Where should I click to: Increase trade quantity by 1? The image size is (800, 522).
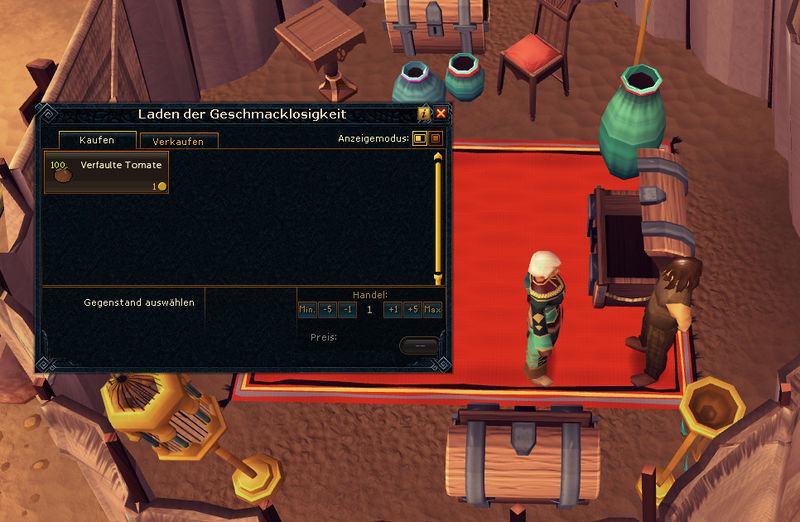[x=393, y=310]
